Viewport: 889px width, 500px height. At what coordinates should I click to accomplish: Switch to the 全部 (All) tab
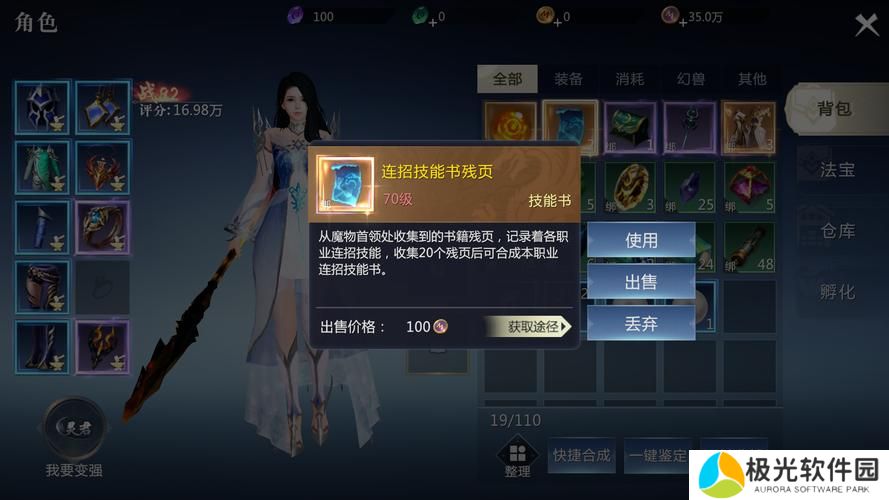507,79
